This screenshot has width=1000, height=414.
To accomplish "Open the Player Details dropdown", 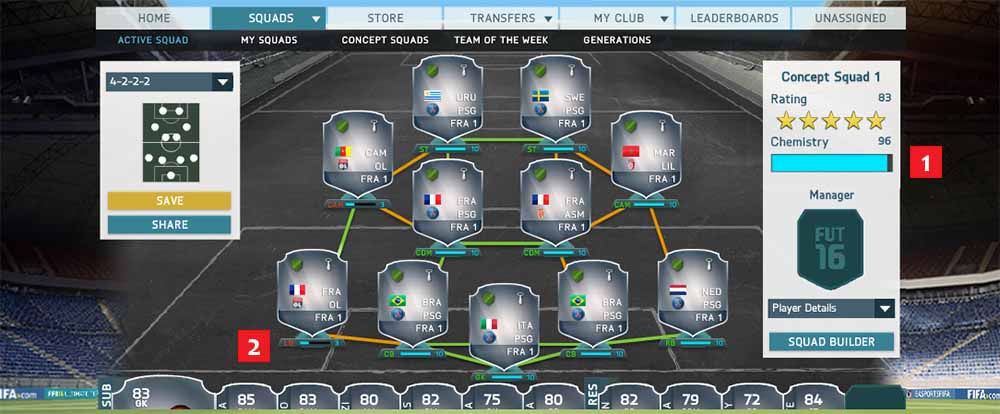I will point(830,308).
